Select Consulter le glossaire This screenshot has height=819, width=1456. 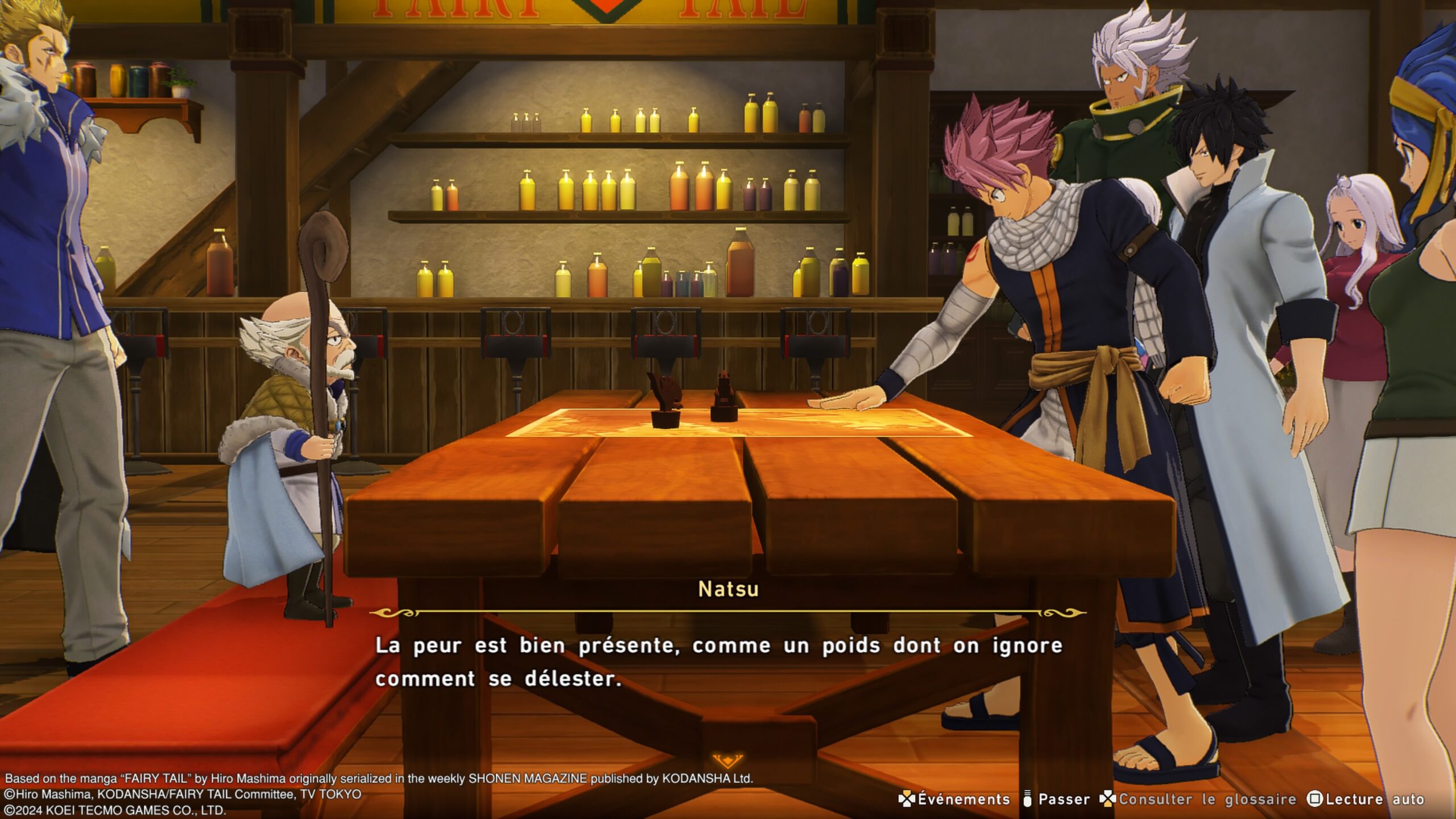coord(1198,799)
